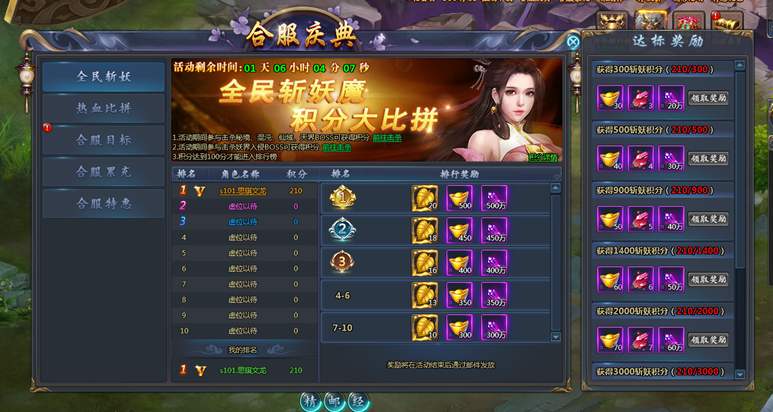Select the 7-10 rank gold ingot 300 reward

(x=460, y=326)
